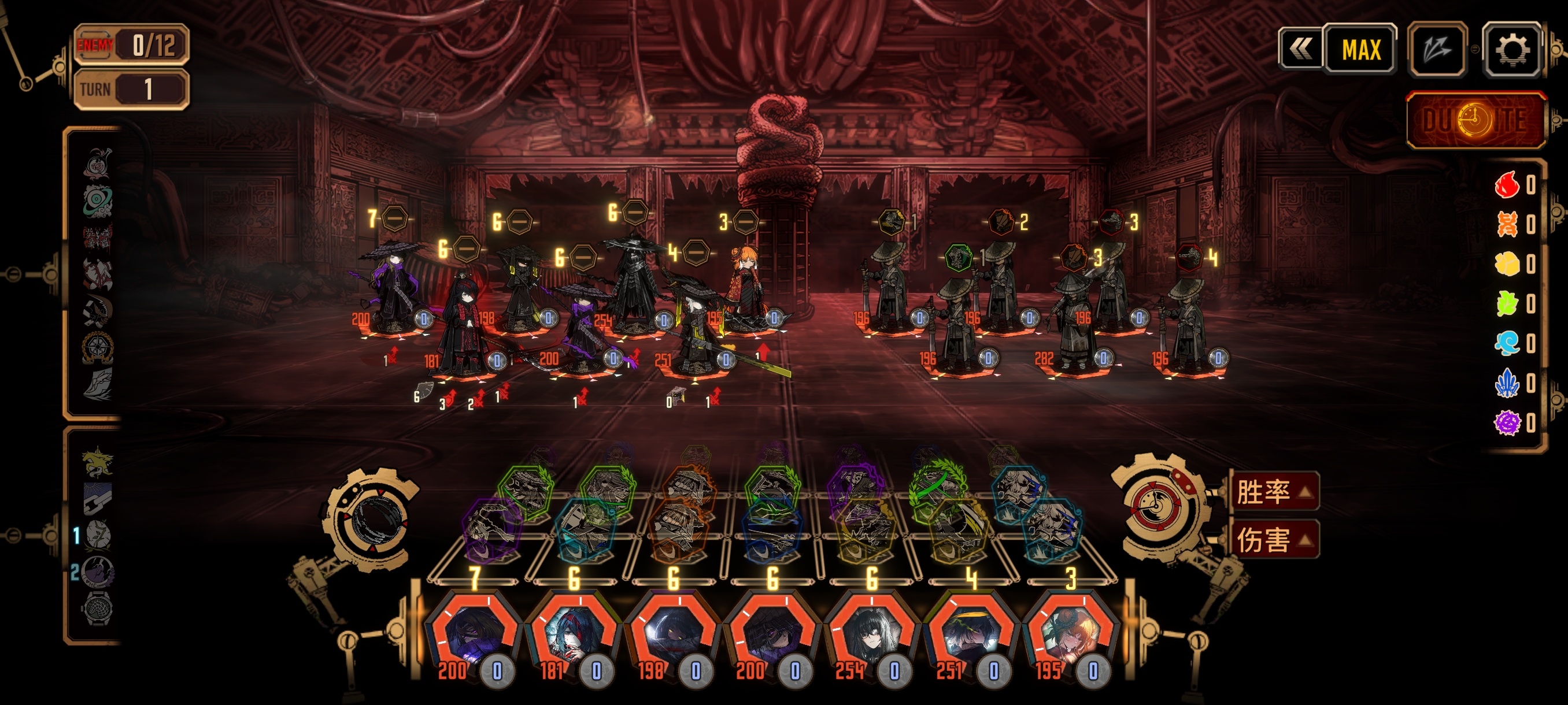Inspect the broken chain icon
This screenshot has height=705, width=1568.
pyautogui.click(x=97, y=499)
